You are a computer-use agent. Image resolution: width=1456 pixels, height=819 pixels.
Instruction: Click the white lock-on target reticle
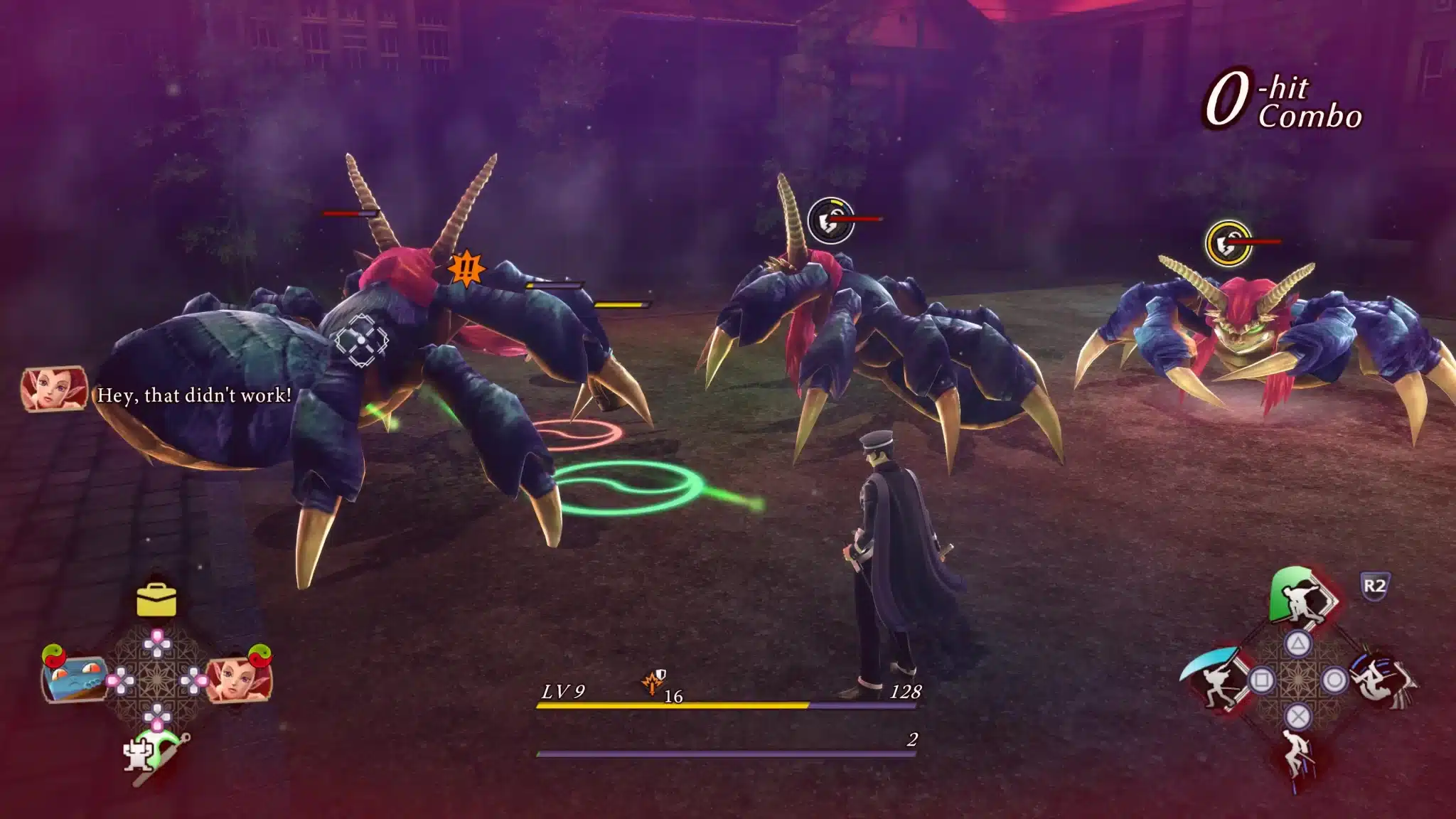pyautogui.click(x=361, y=340)
